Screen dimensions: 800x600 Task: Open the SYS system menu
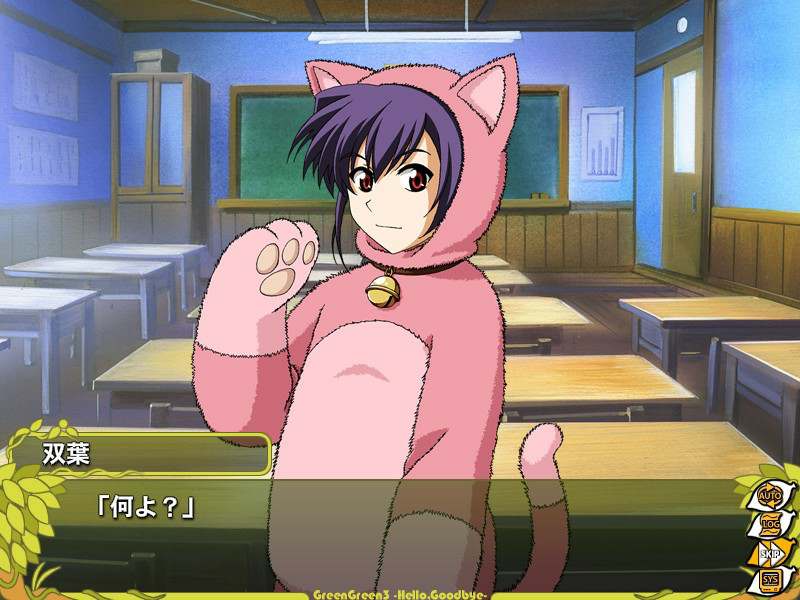[769, 579]
